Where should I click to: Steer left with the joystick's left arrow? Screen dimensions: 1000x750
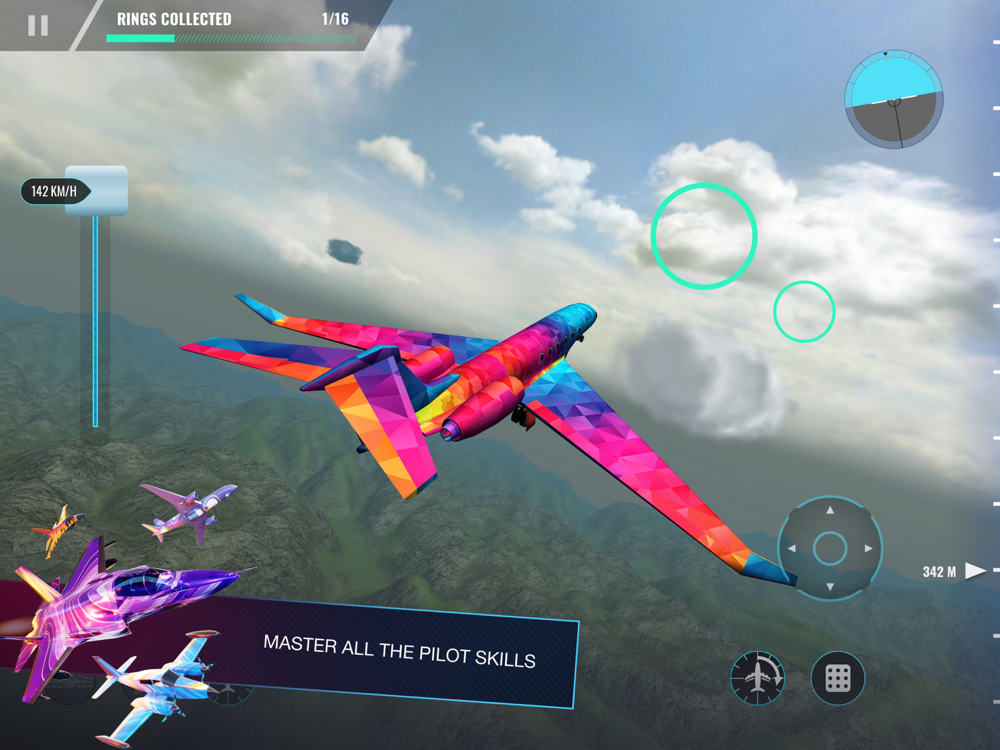tap(792, 549)
